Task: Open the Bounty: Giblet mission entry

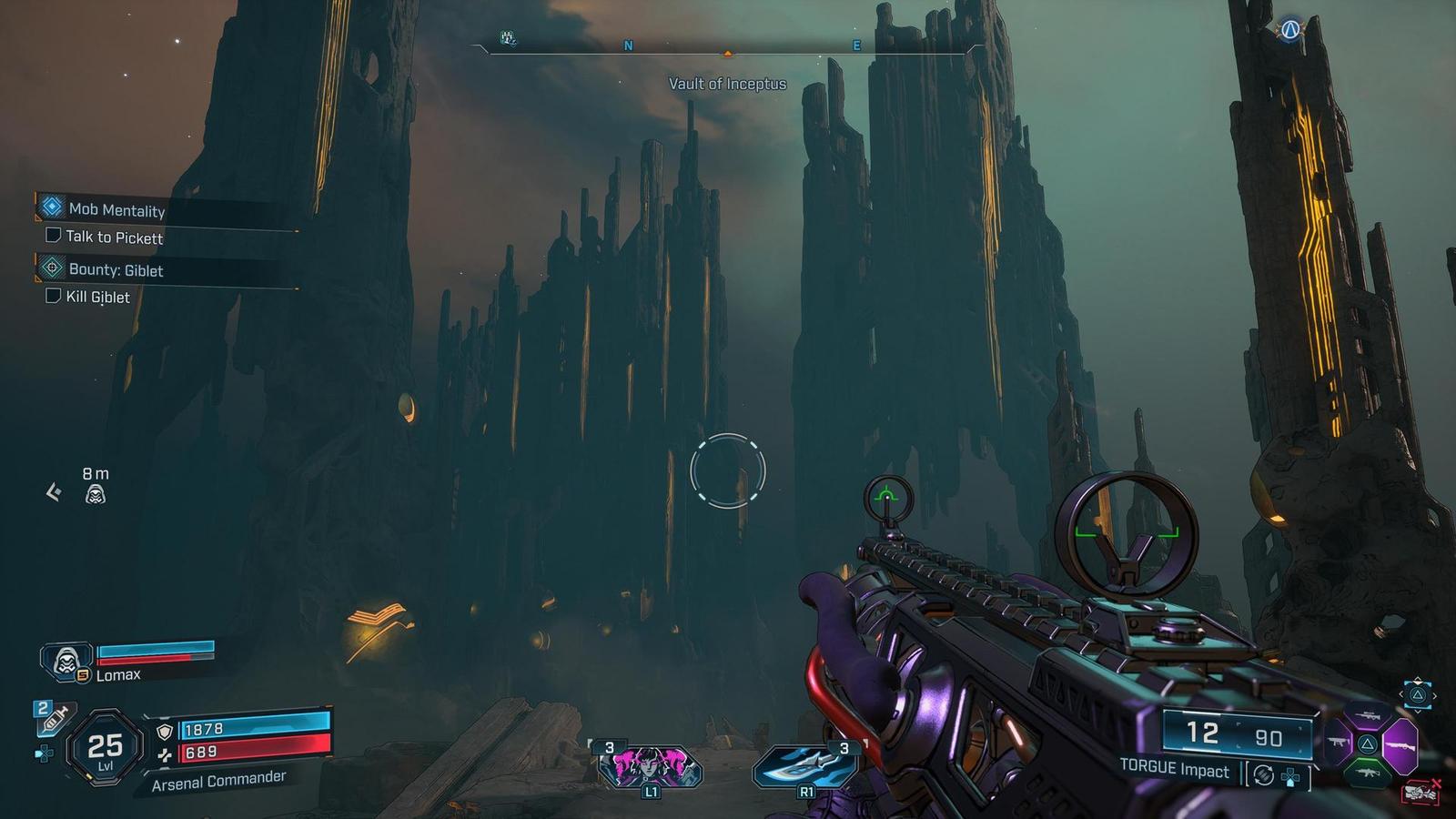Action: click(x=116, y=269)
